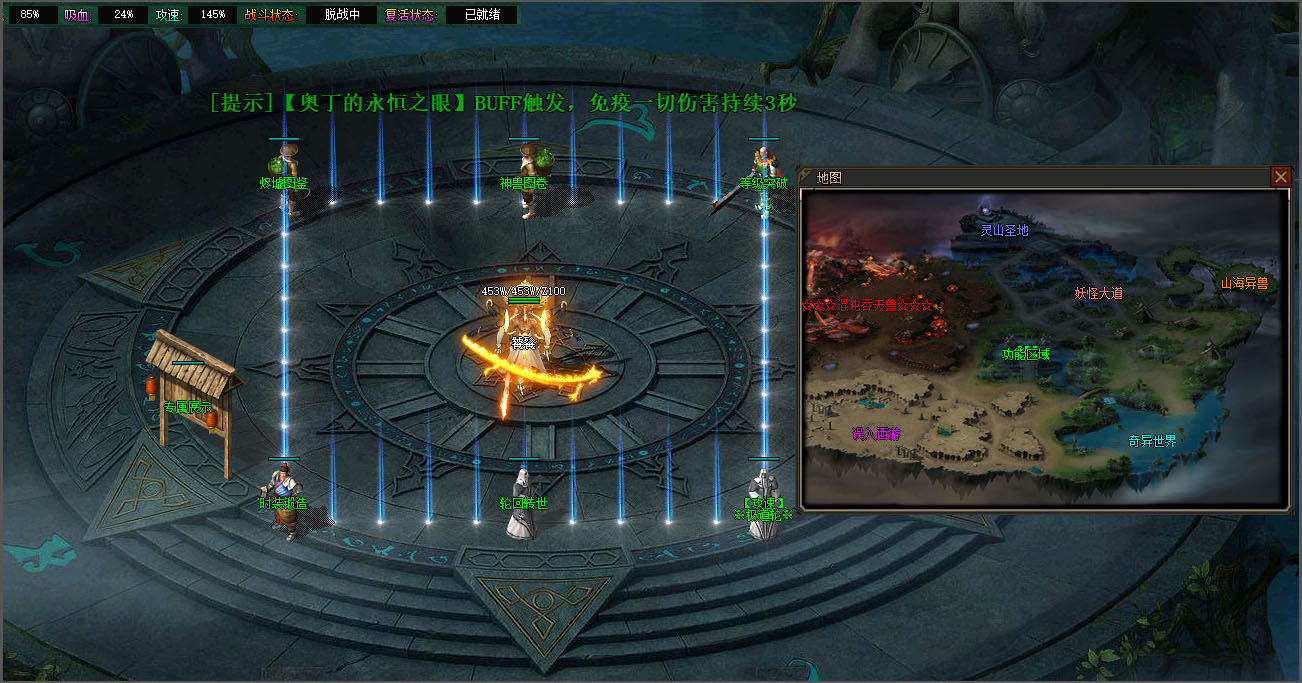Choose the 误入西游 map area
The image size is (1302, 683).
(877, 434)
